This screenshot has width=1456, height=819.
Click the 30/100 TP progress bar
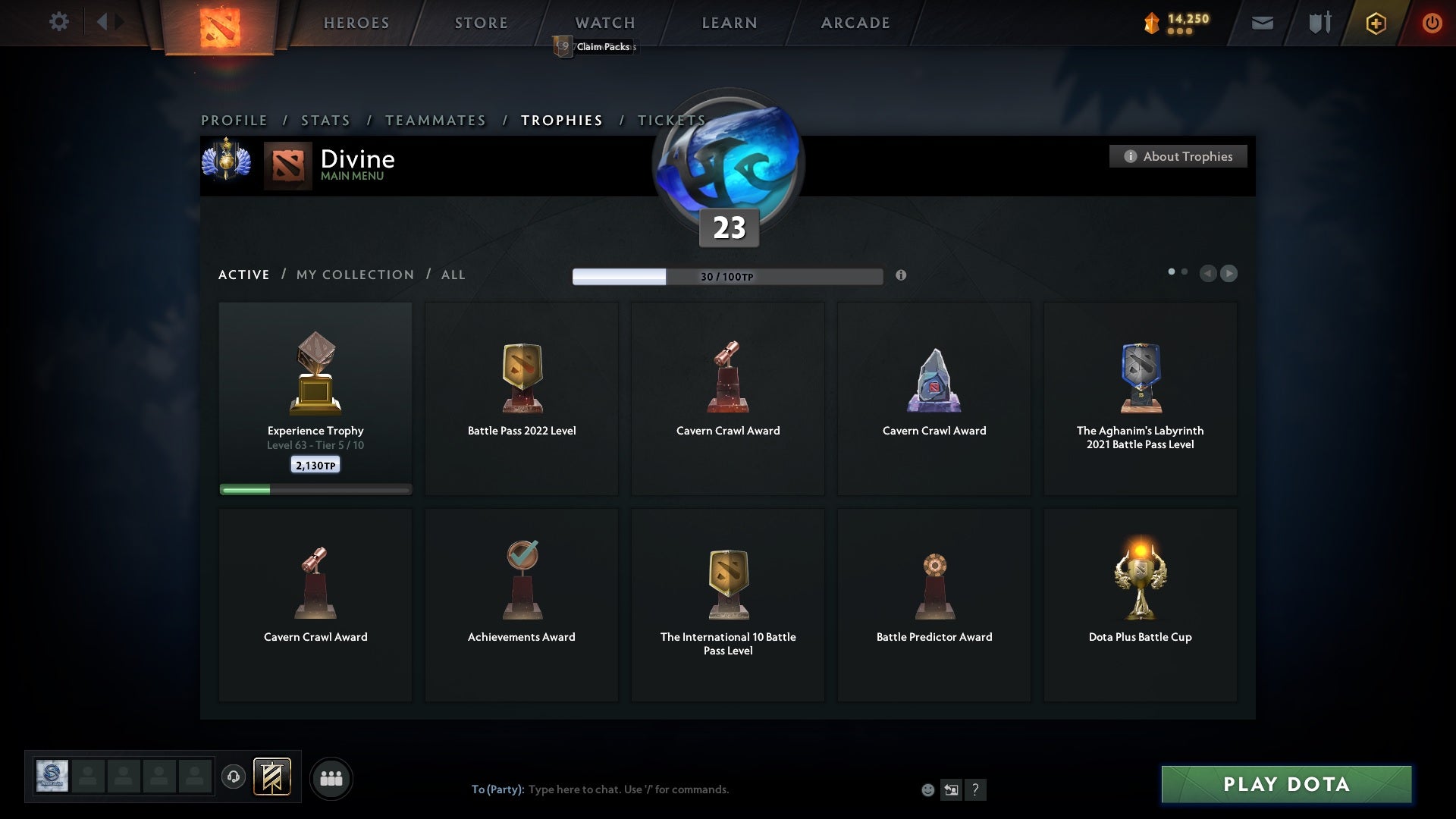[x=726, y=276]
